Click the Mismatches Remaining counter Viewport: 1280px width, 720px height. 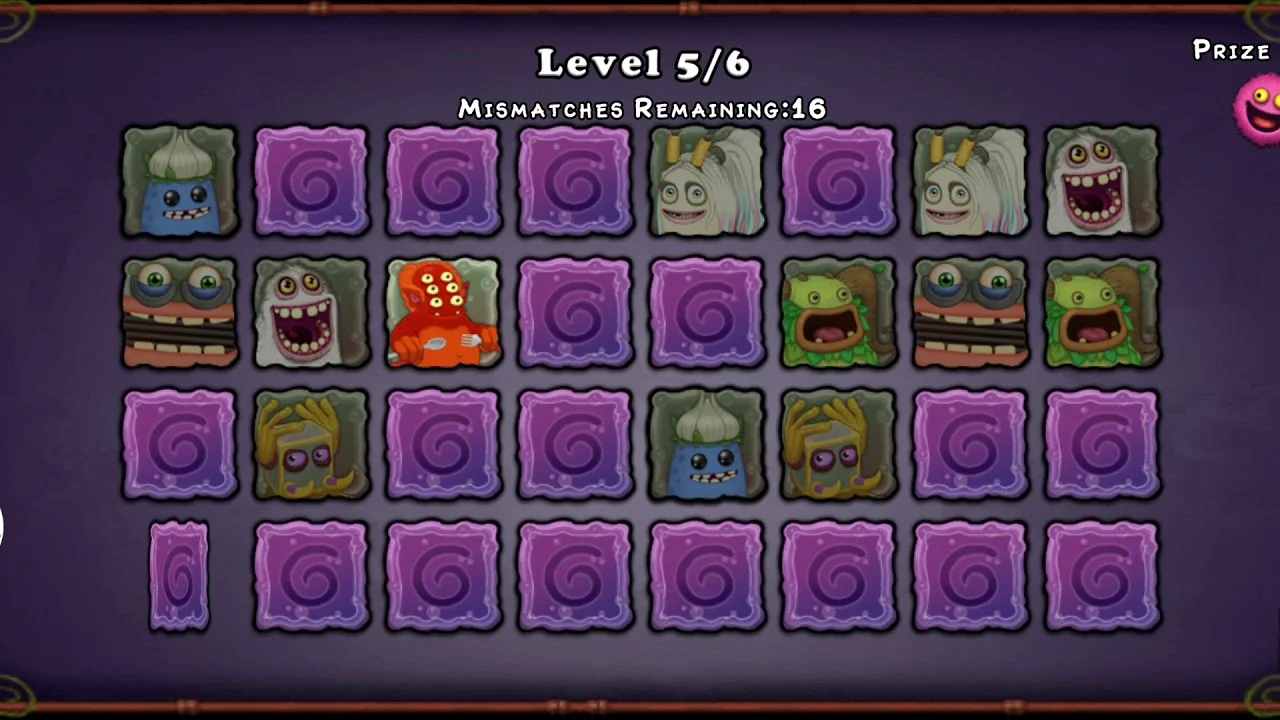click(x=641, y=109)
